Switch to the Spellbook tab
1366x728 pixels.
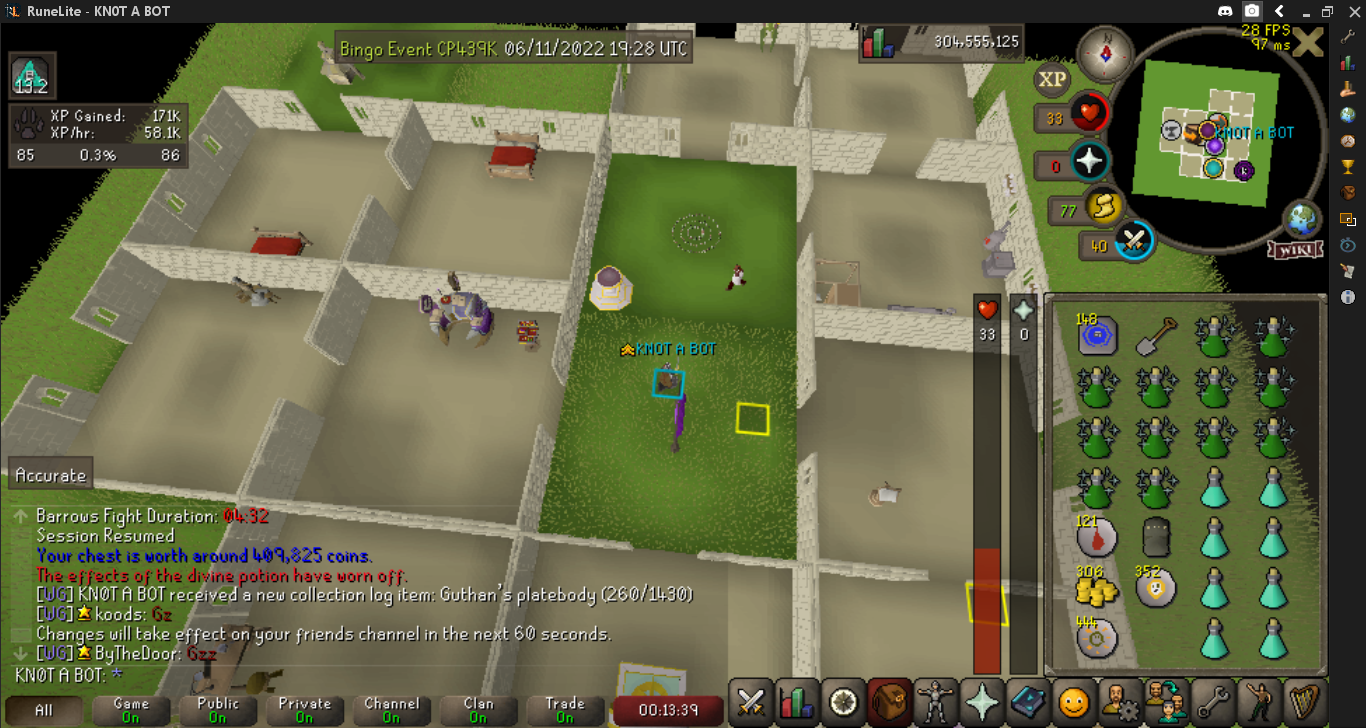click(x=1026, y=702)
